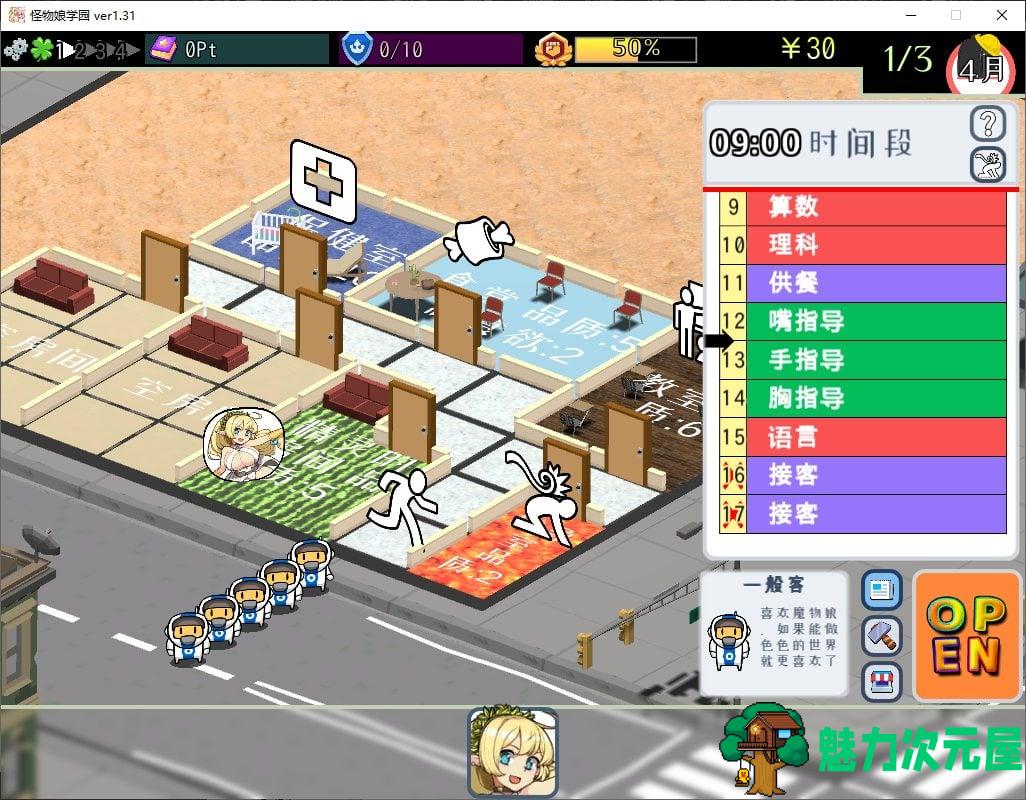Open settings via the gear icon
The width and height of the screenshot is (1026, 800).
(15, 48)
